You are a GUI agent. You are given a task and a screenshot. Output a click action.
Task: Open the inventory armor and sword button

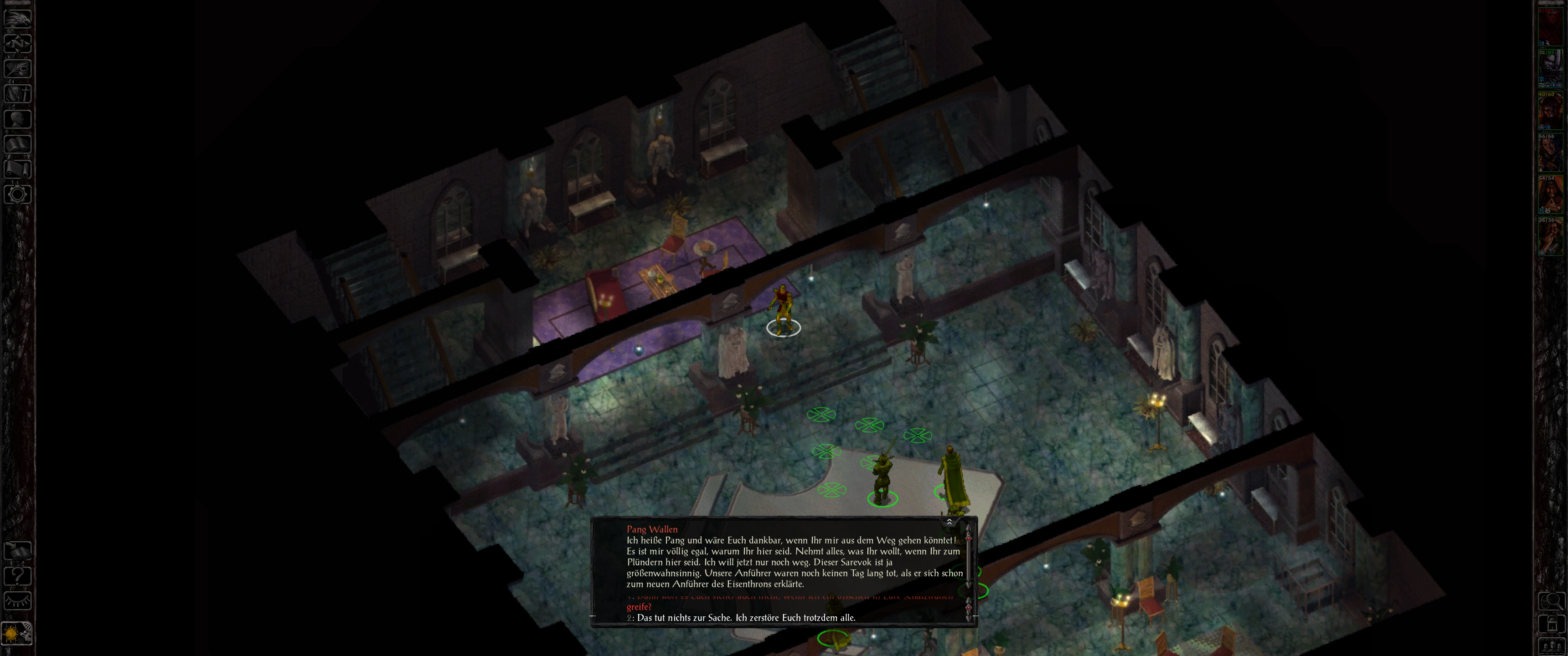pyautogui.click(x=17, y=94)
